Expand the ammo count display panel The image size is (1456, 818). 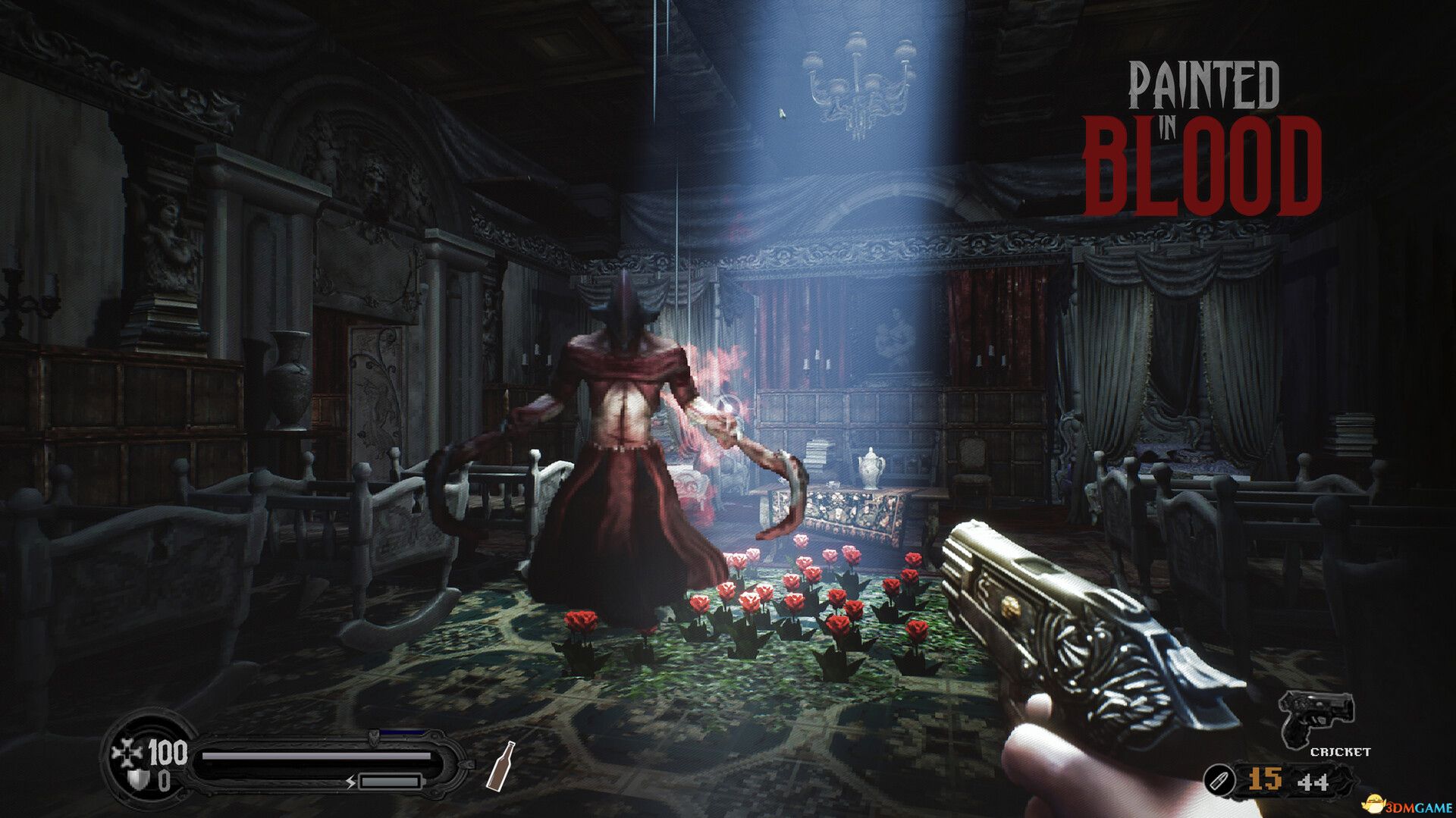point(1285,779)
